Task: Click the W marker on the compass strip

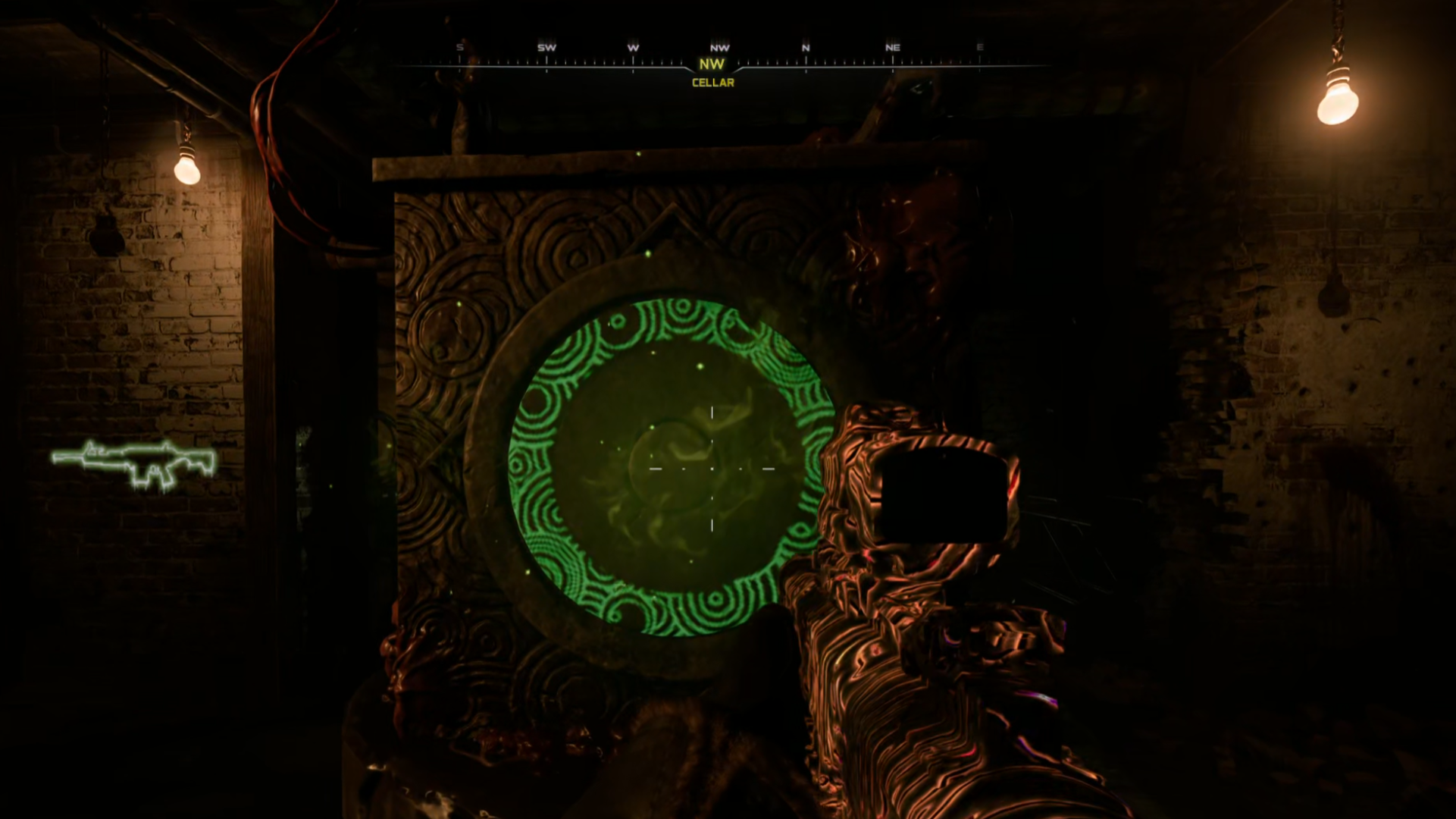Action: click(x=631, y=48)
